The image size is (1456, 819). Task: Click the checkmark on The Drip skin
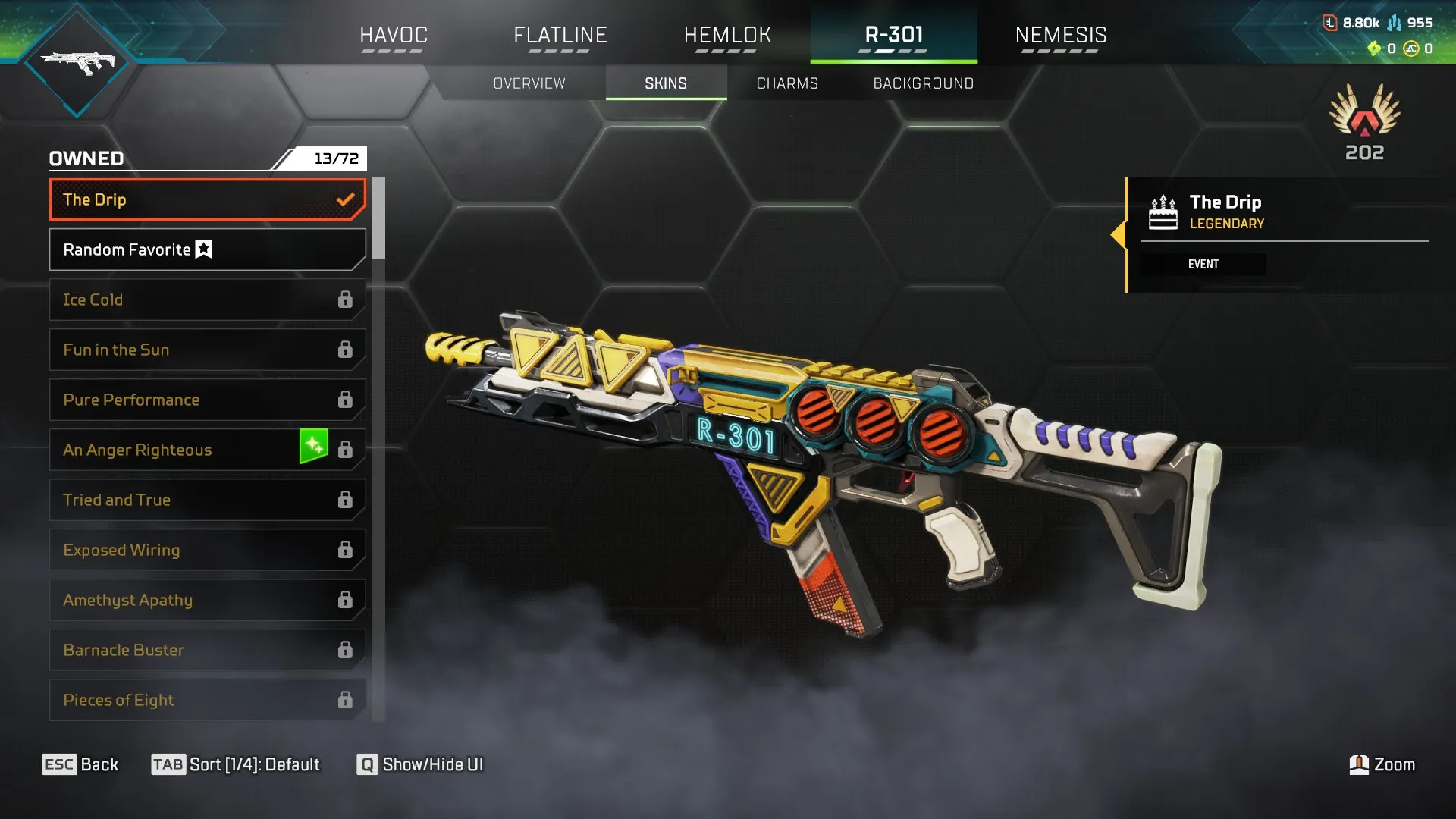coord(347,199)
